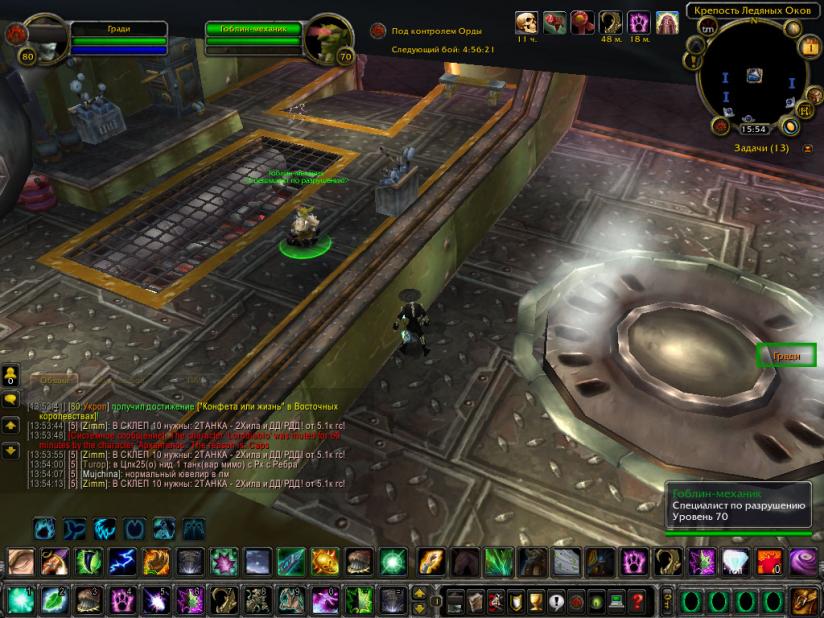Click the zone name Крепость Ледяных Оков
The image size is (824, 618).
(751, 12)
